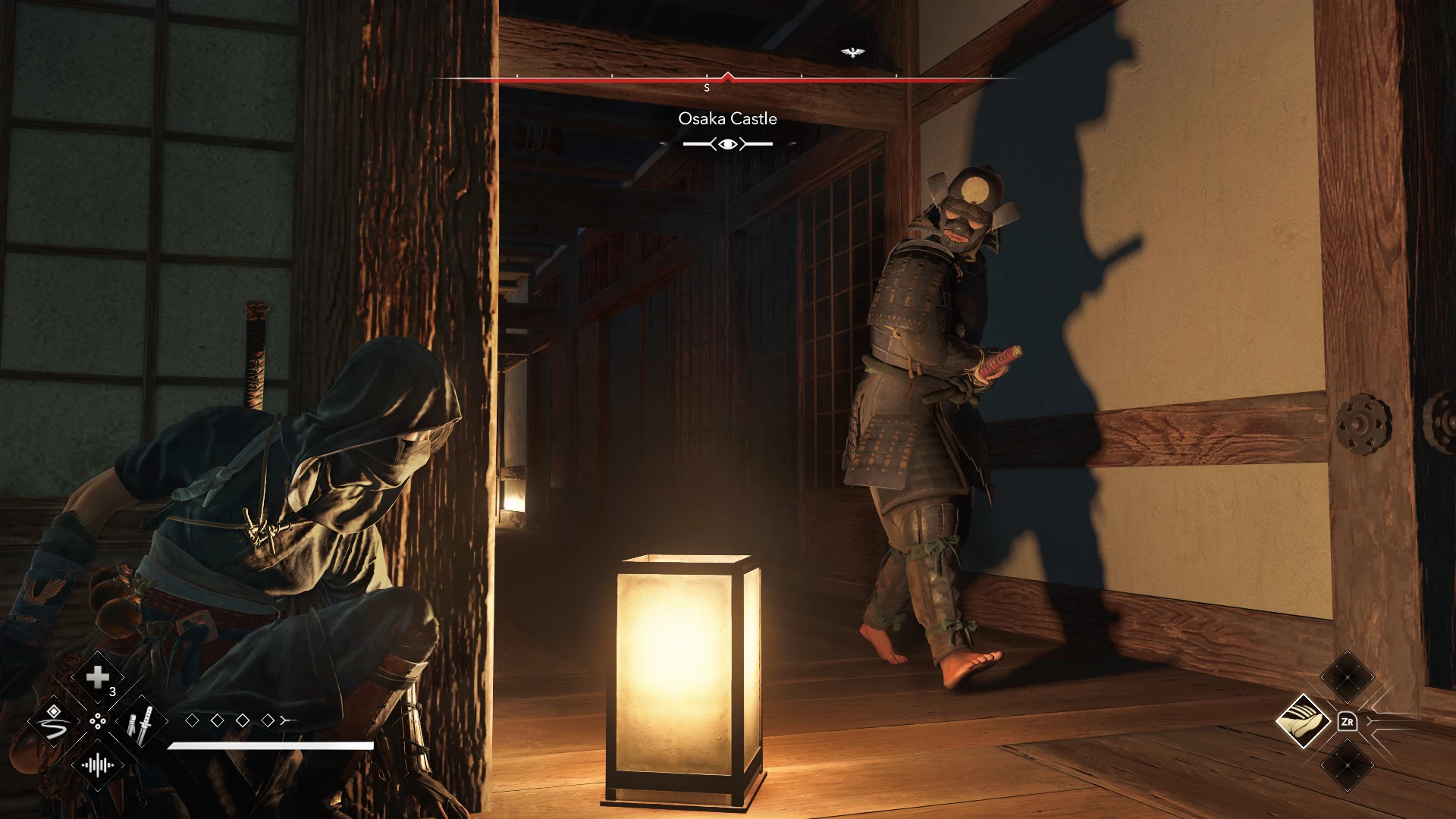Click the S direction marker on the compass
This screenshot has height=819, width=1456.
click(708, 86)
